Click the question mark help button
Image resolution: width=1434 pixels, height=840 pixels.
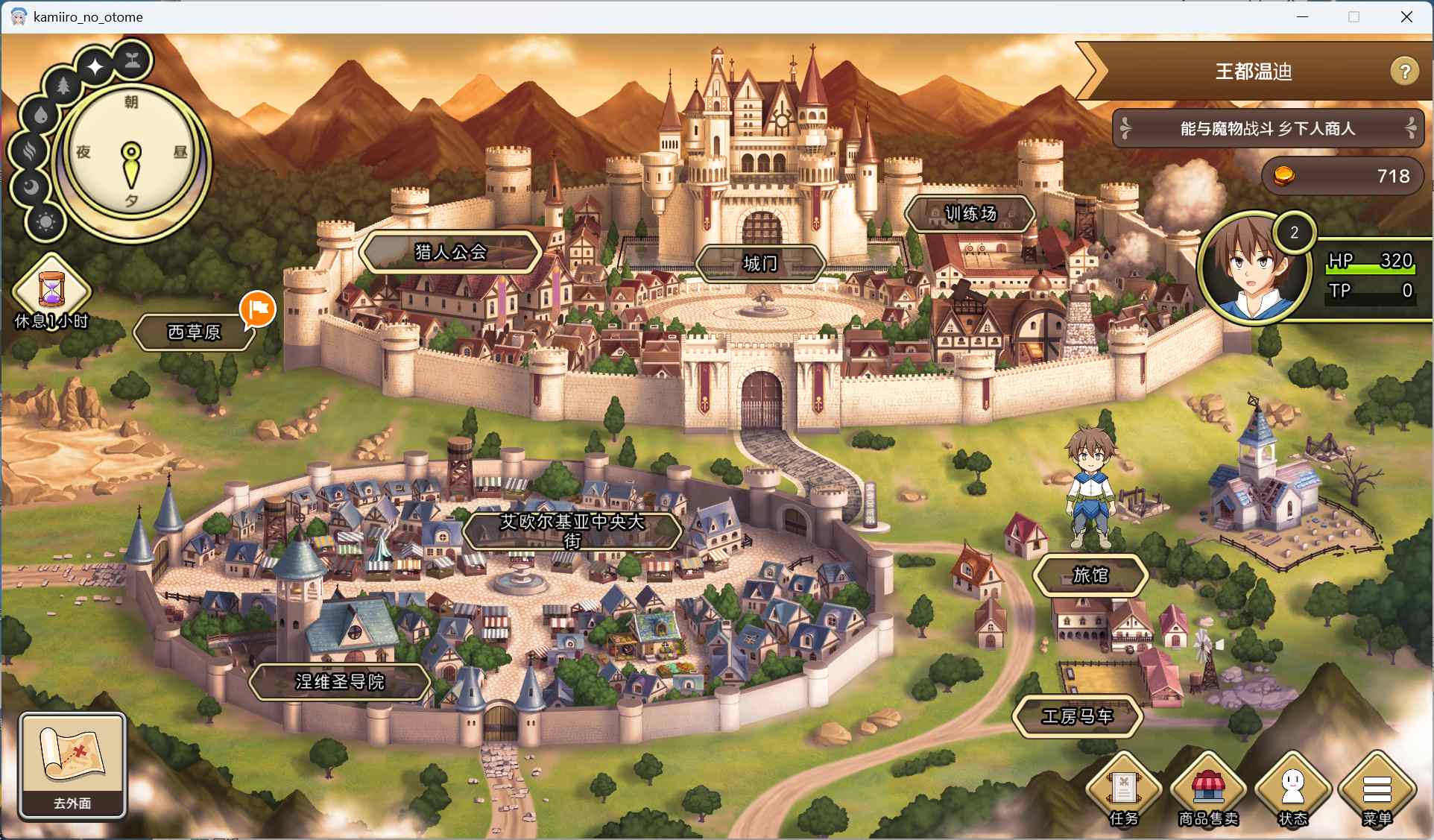pyautogui.click(x=1404, y=72)
